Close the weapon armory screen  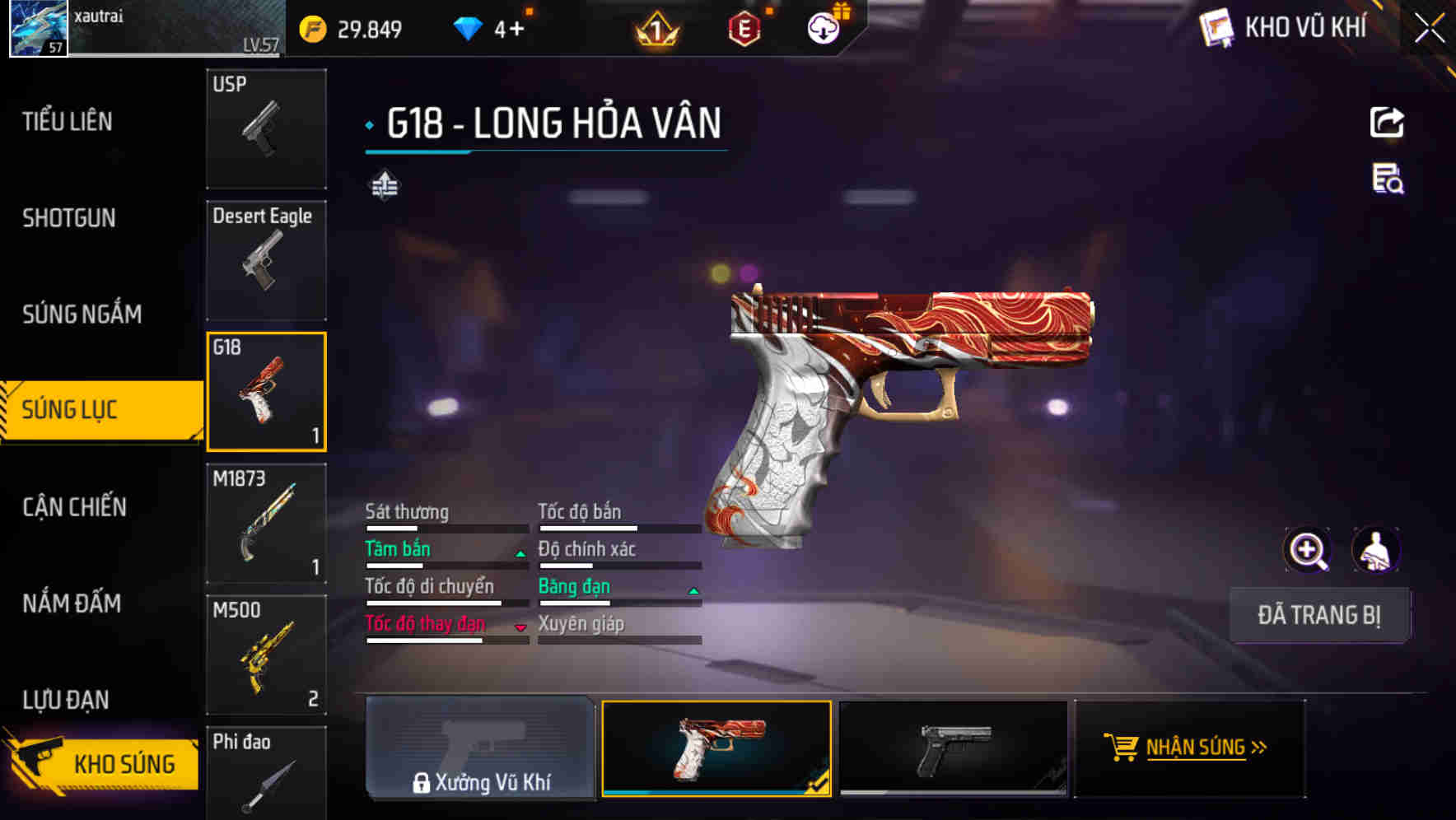[x=1430, y=28]
